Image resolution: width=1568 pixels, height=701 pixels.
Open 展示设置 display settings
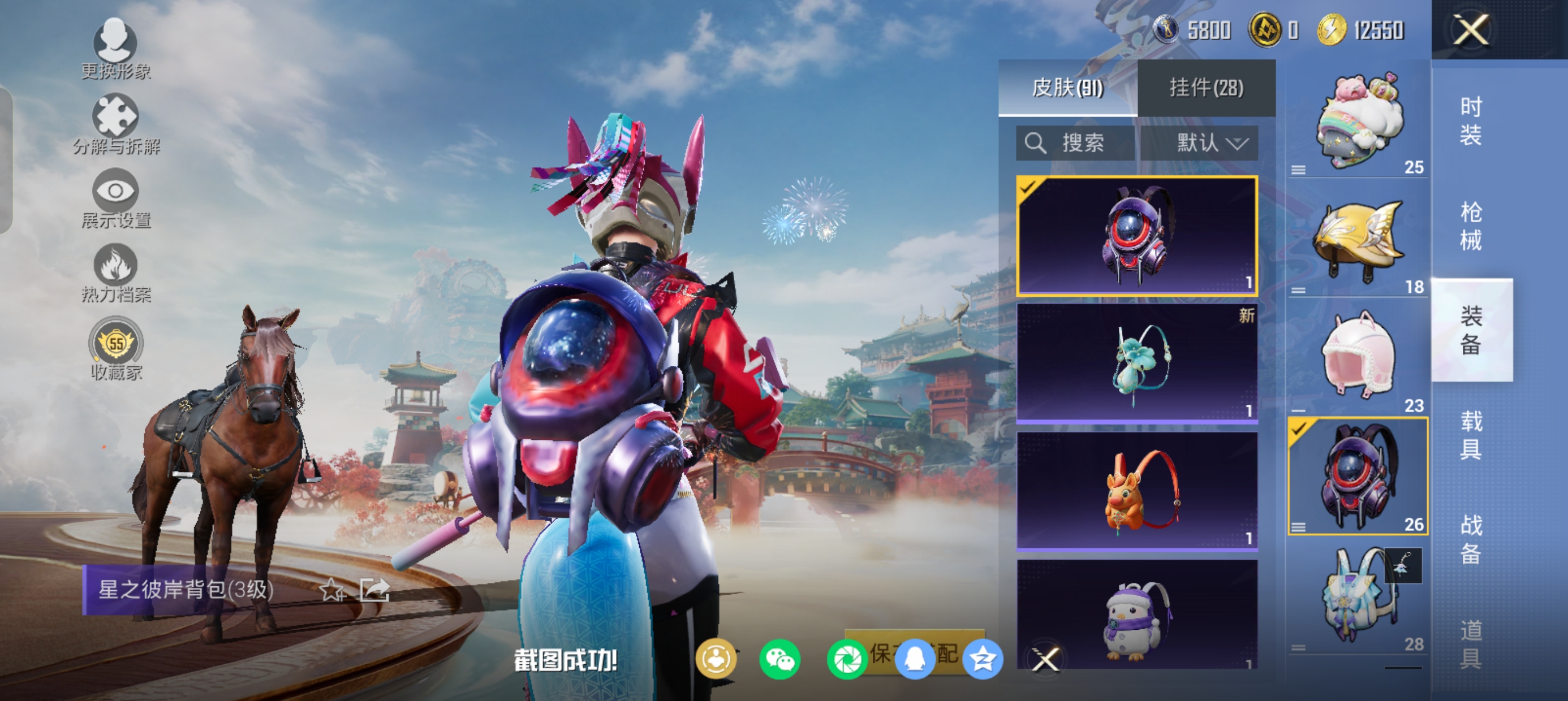pos(115,198)
